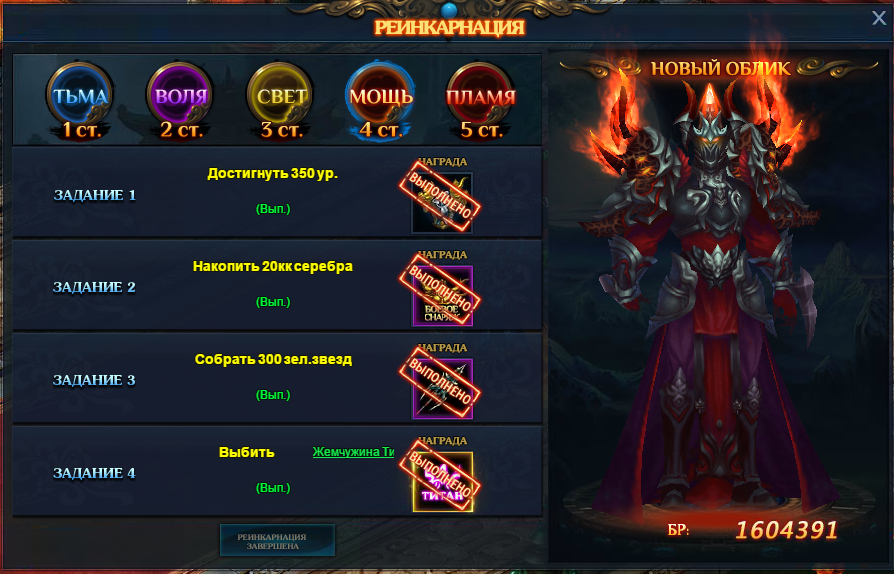Screen dimensions: 894x574
Task: Switch to the Воля stage 2 orb
Action: click(x=181, y=98)
